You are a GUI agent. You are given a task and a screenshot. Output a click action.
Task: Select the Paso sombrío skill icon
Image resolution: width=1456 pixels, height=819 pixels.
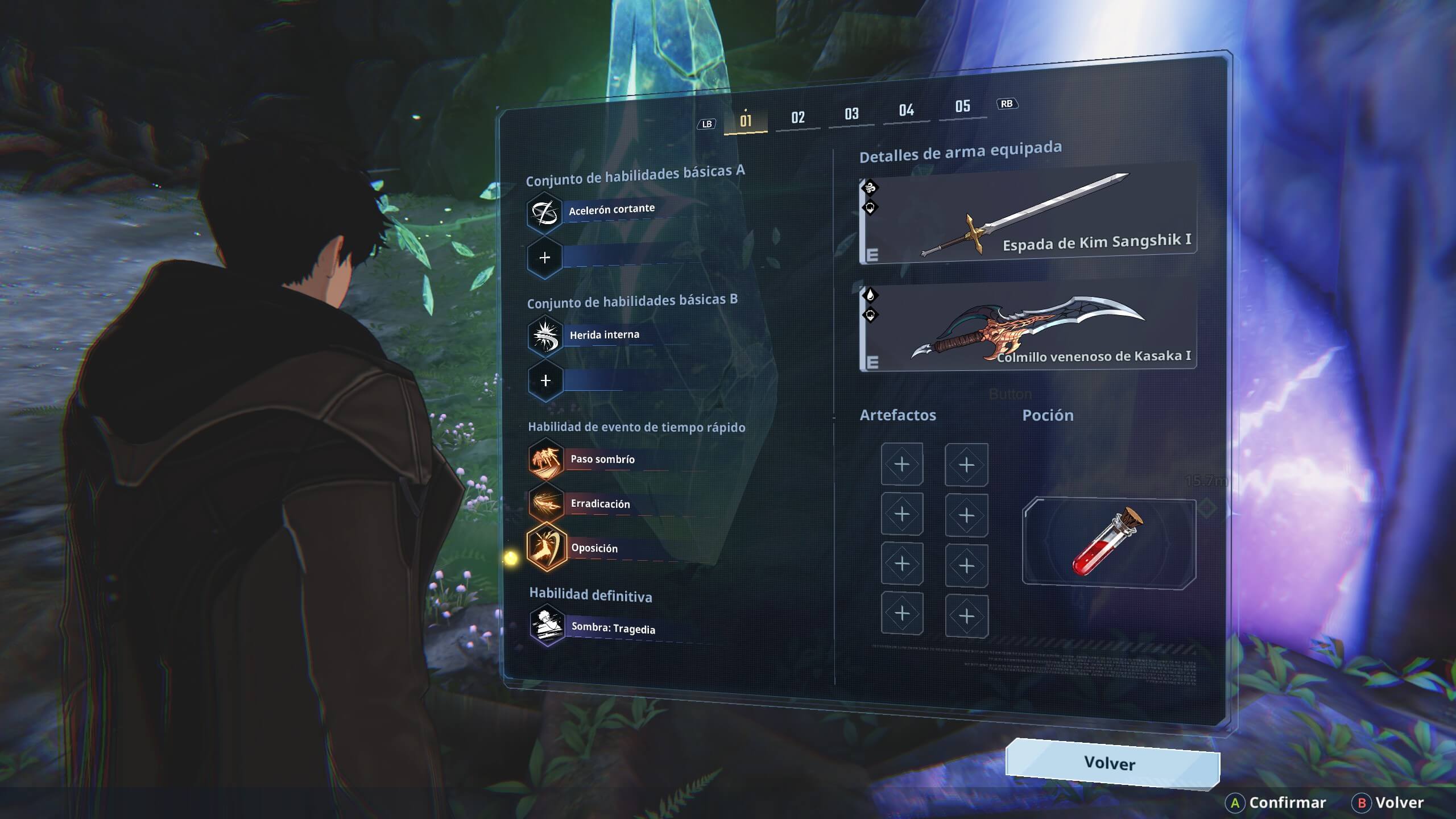point(545,460)
